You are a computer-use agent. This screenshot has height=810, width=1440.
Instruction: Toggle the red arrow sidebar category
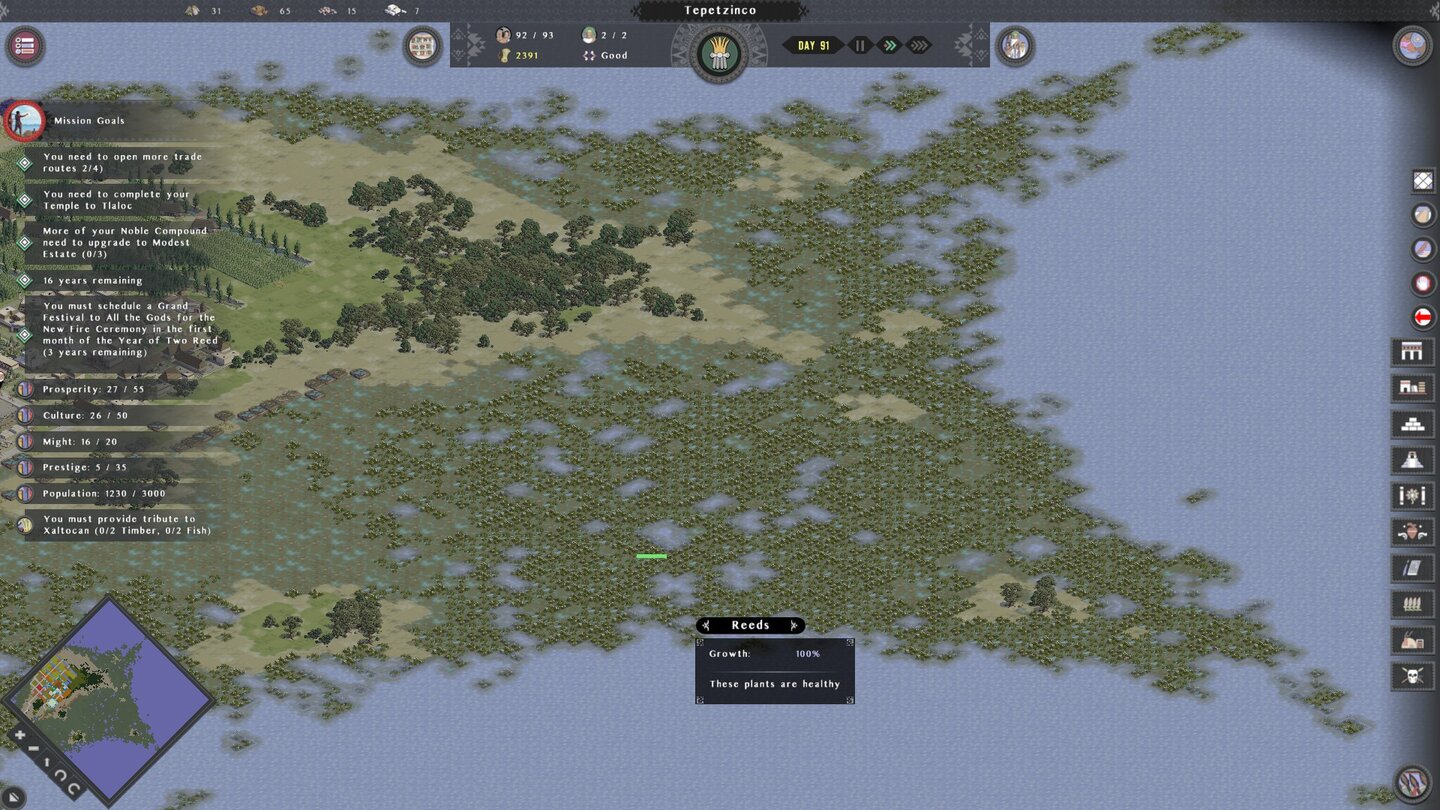(1421, 318)
